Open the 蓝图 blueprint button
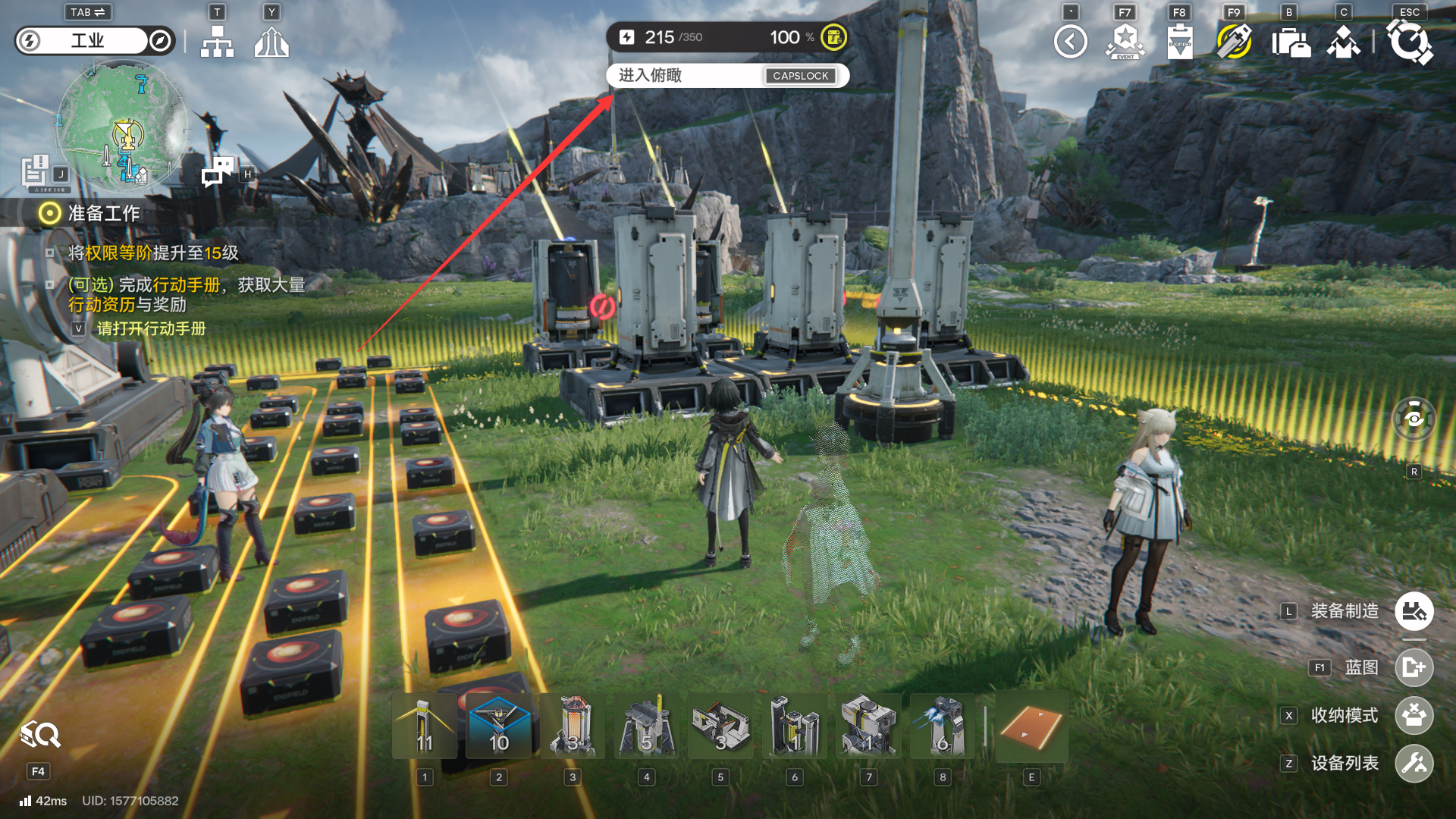Viewport: 1456px width, 819px height. [x=1414, y=667]
